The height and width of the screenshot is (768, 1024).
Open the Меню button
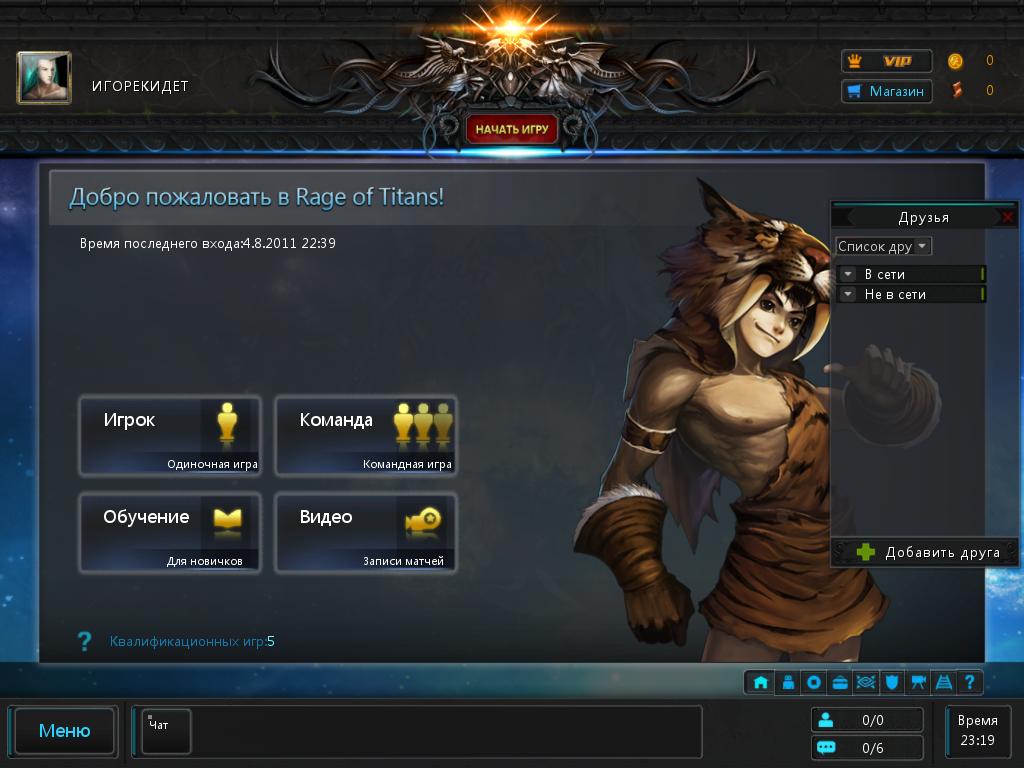tap(64, 731)
